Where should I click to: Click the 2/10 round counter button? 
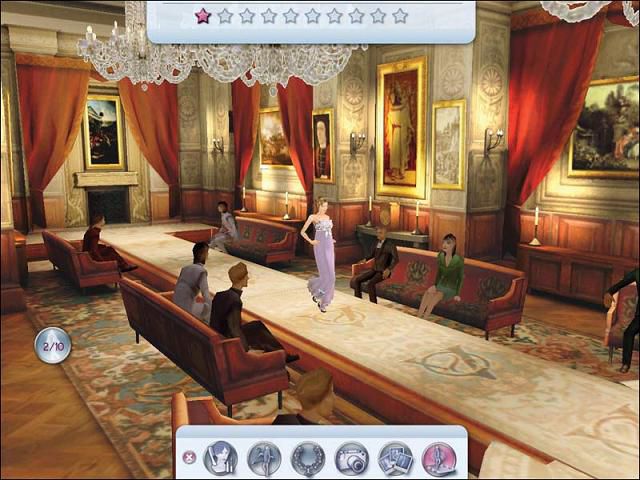point(53,345)
